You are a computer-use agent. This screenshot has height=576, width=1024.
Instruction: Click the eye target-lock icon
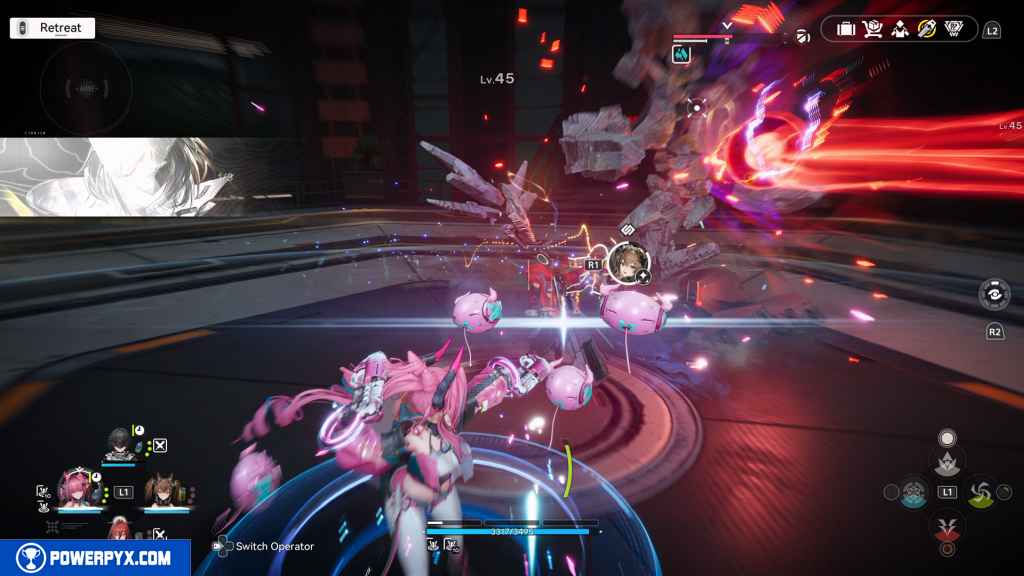[x=995, y=295]
